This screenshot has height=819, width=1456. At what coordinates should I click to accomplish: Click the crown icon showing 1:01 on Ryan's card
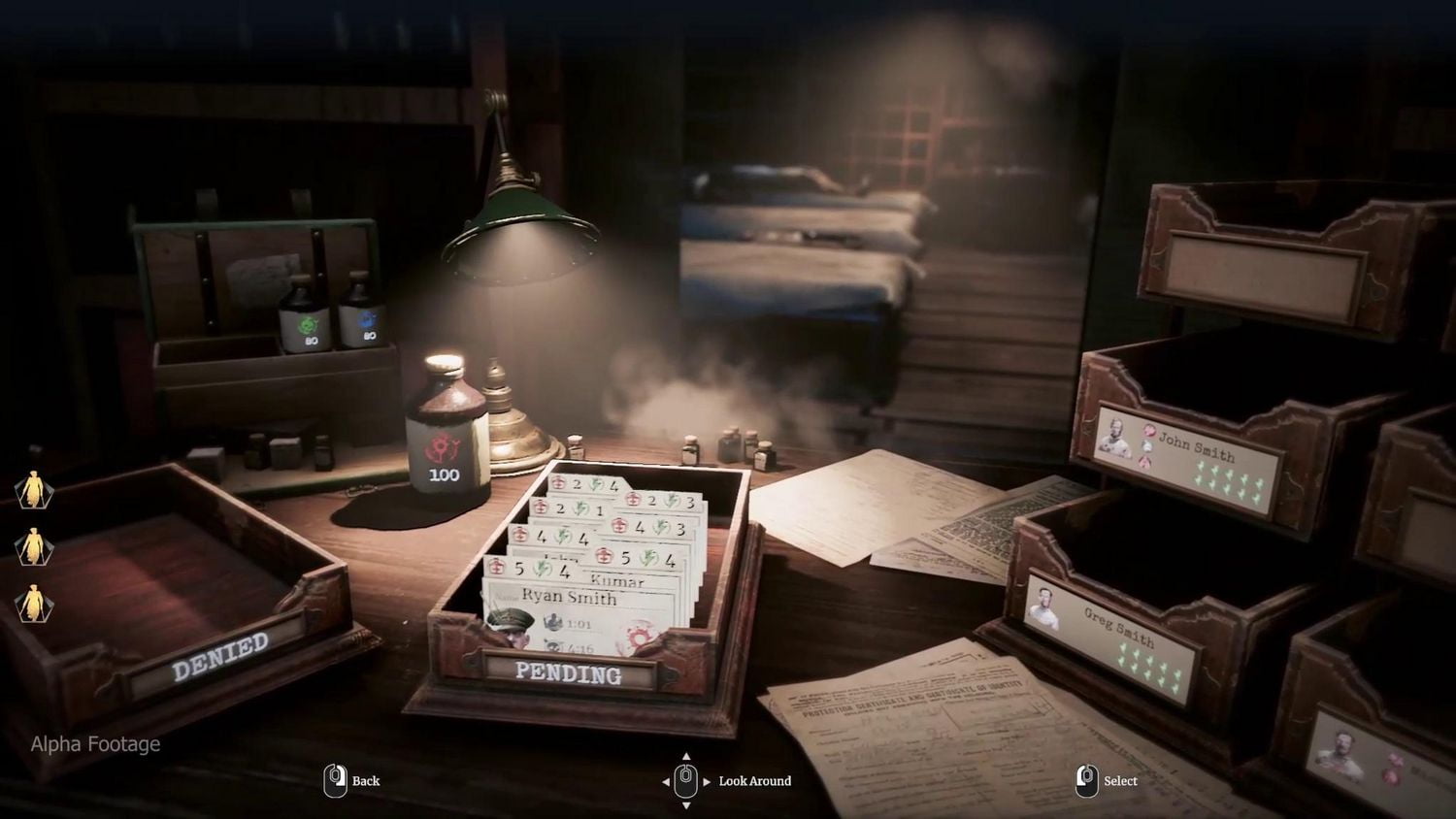point(554,622)
